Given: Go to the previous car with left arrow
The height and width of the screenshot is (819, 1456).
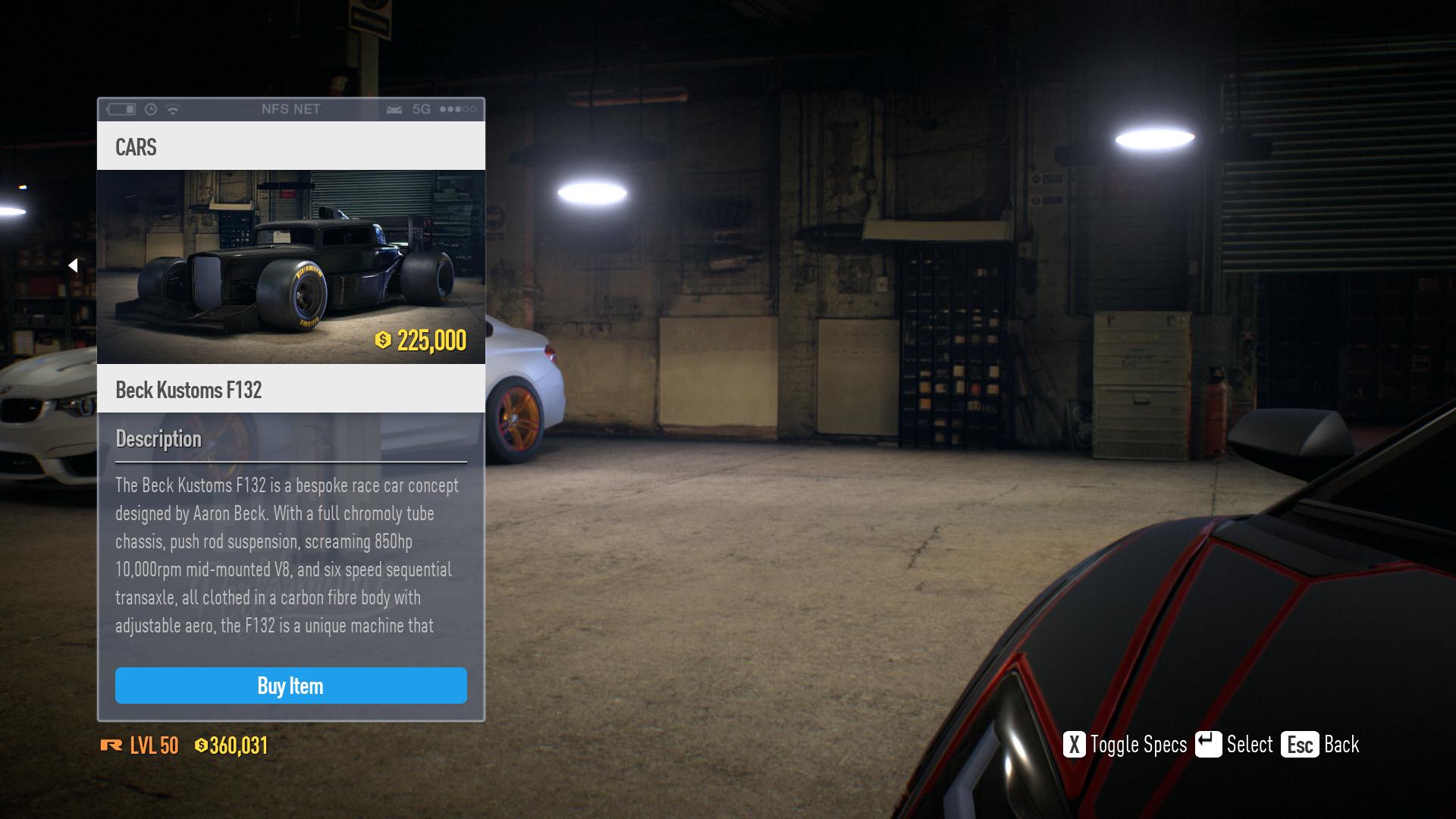Looking at the screenshot, I should tap(73, 265).
